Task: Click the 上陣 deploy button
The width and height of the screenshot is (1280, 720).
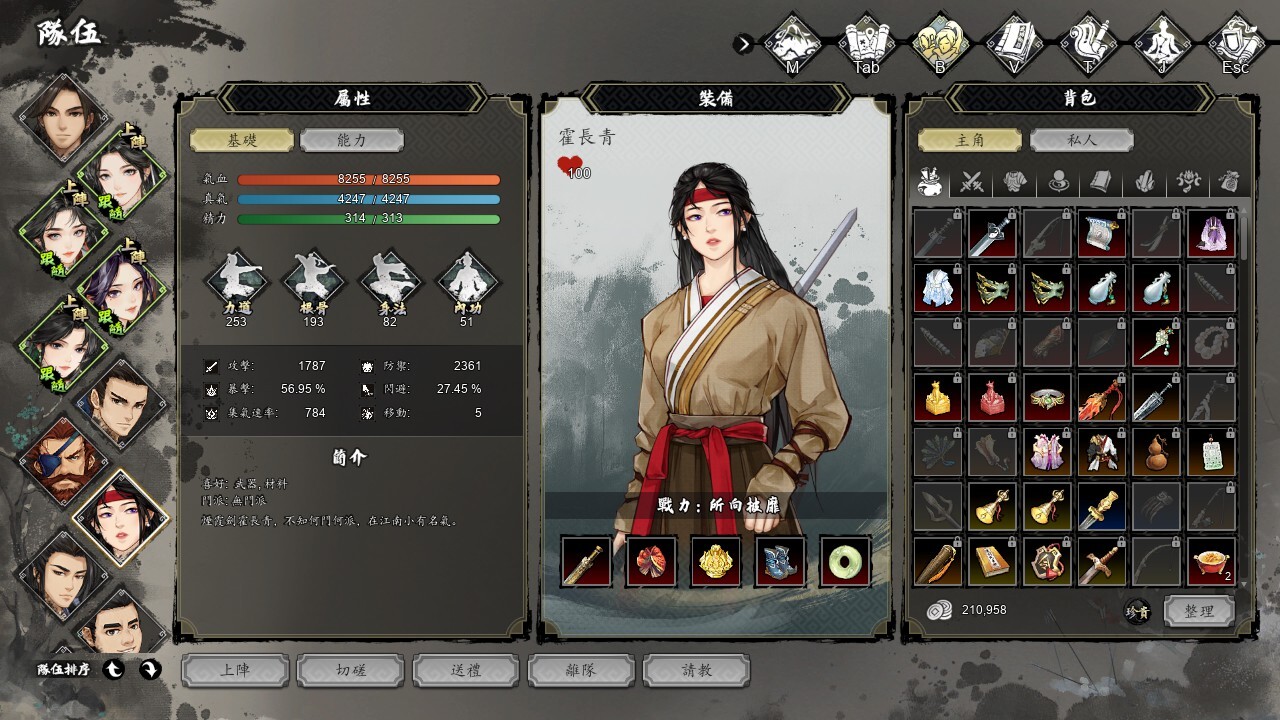Action: 235,670
